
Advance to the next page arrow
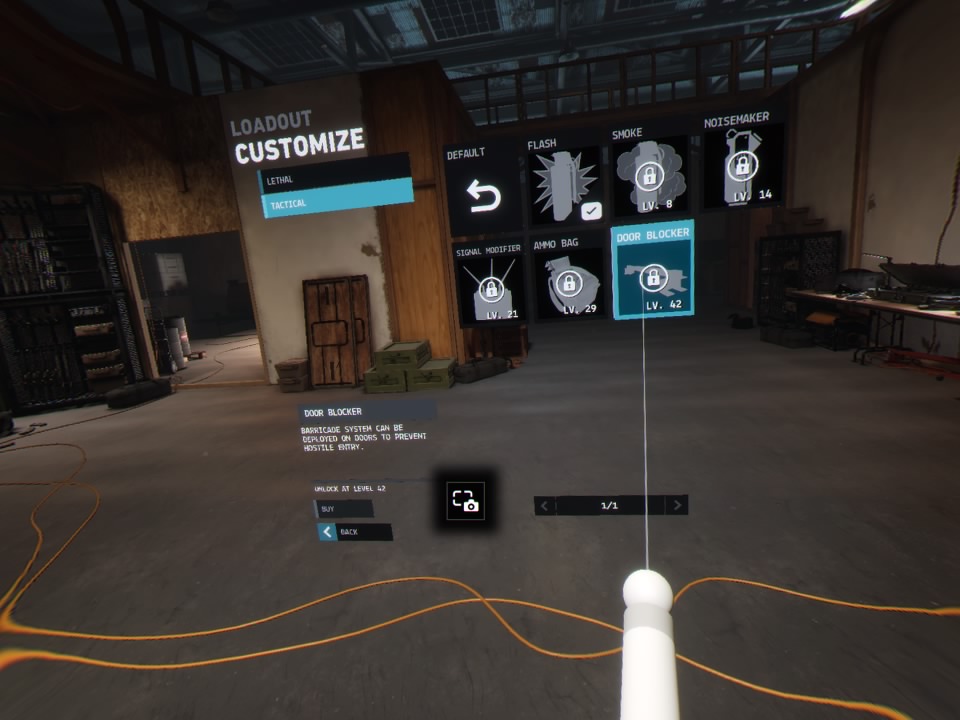tap(677, 505)
